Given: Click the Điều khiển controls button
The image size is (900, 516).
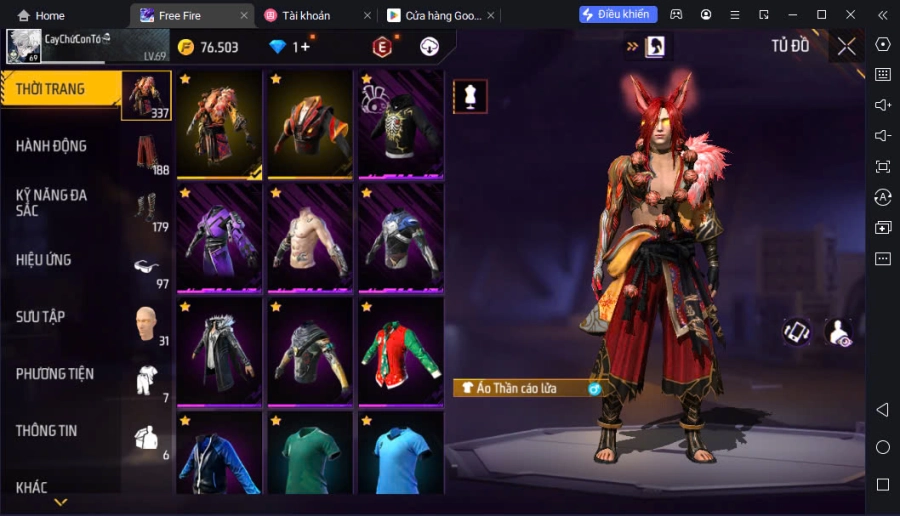Looking at the screenshot, I should pyautogui.click(x=618, y=14).
